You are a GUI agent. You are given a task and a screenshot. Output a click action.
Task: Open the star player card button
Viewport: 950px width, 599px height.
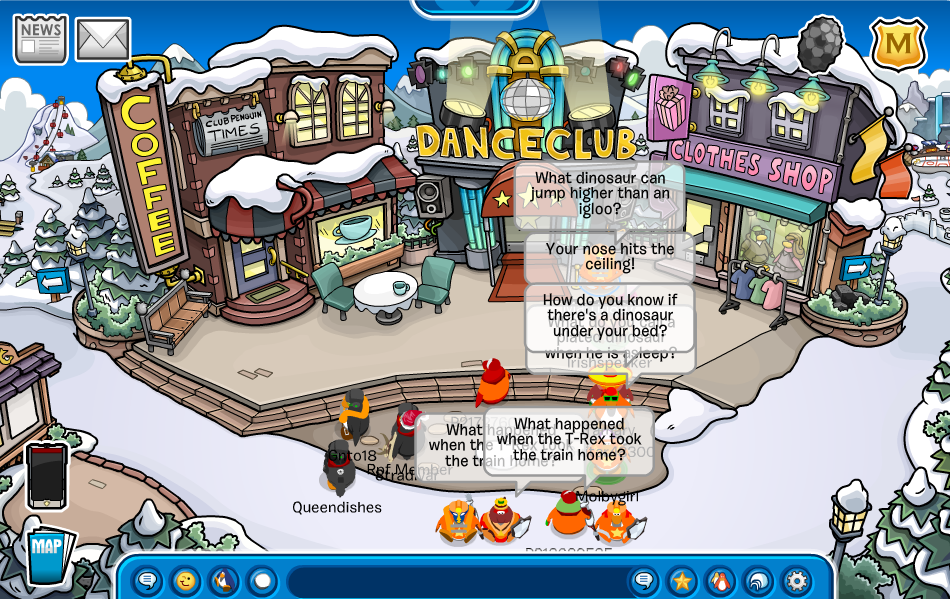point(682,580)
